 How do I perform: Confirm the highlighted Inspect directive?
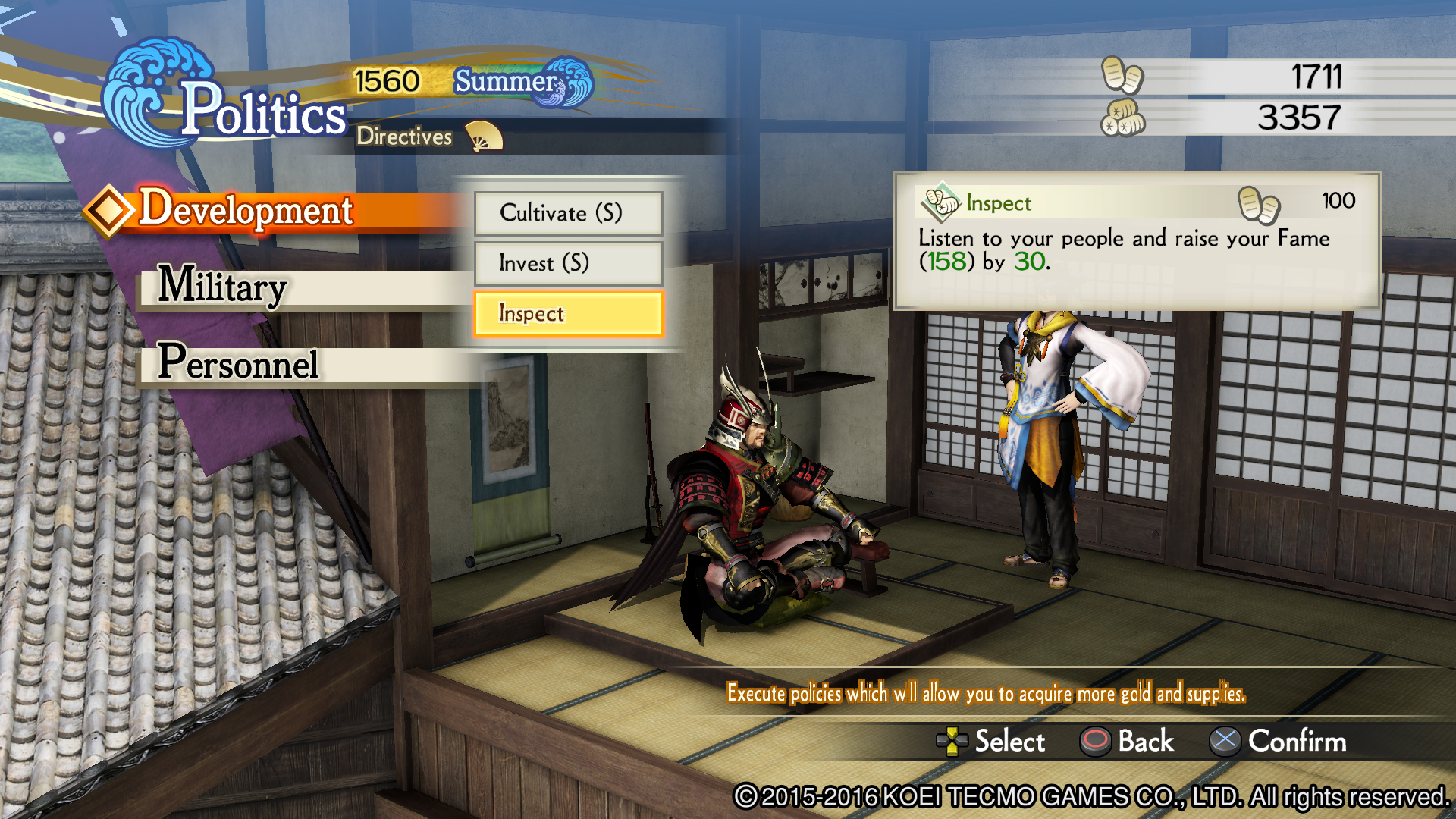[x=568, y=313]
